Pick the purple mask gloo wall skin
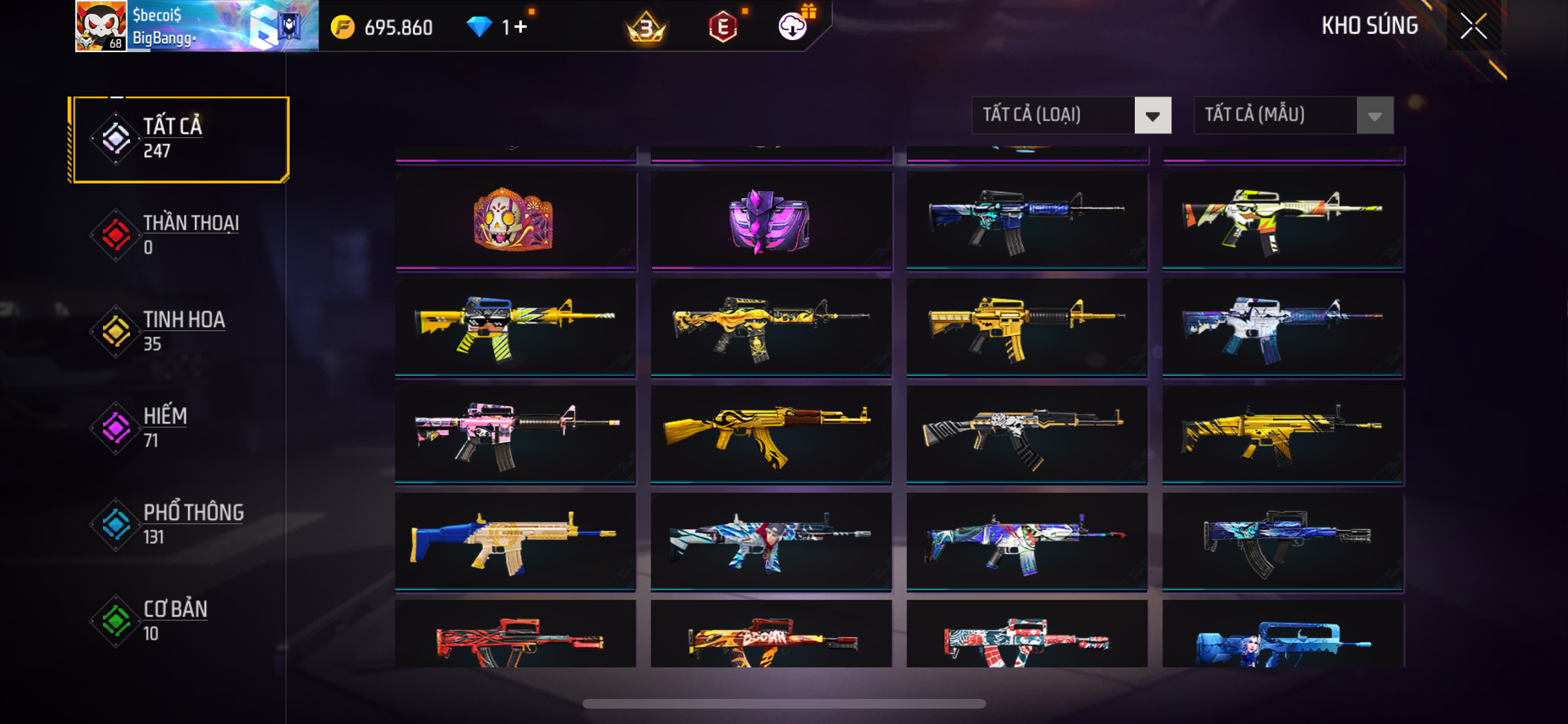This screenshot has width=1568, height=724. (770, 219)
